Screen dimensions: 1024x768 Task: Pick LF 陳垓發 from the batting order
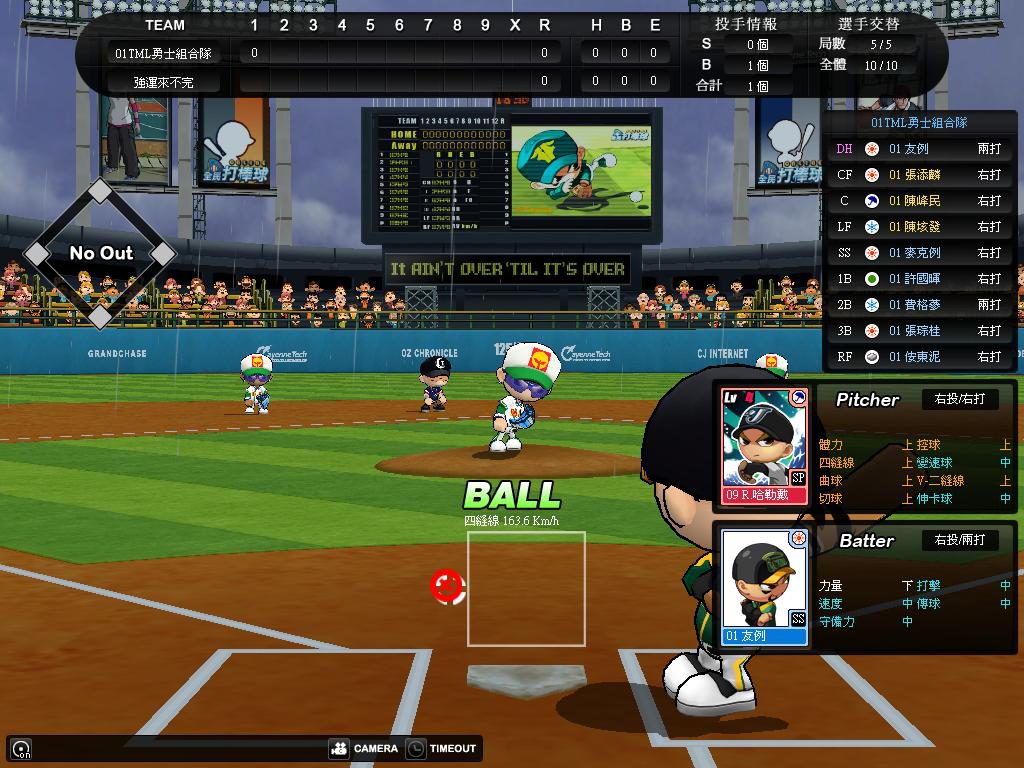919,227
